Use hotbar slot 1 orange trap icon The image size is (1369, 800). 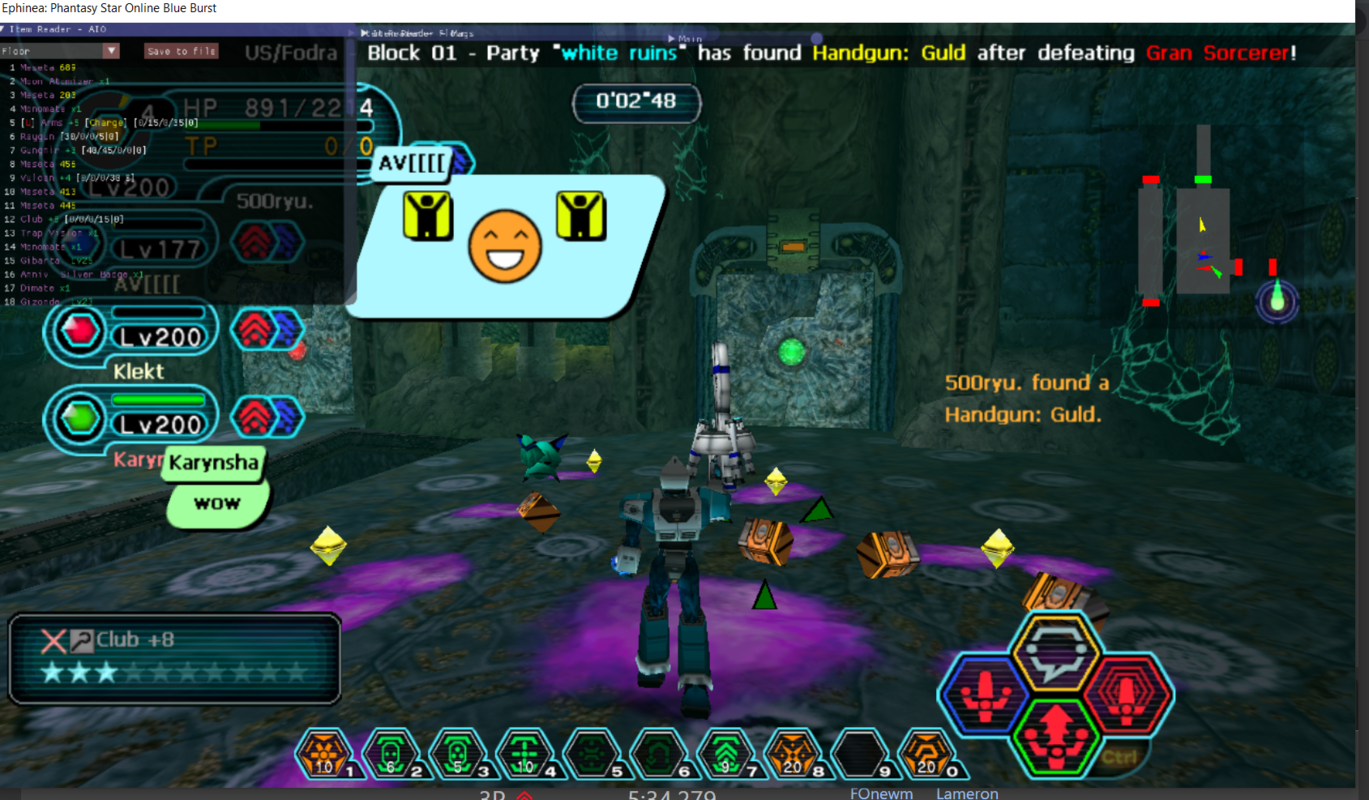[324, 755]
